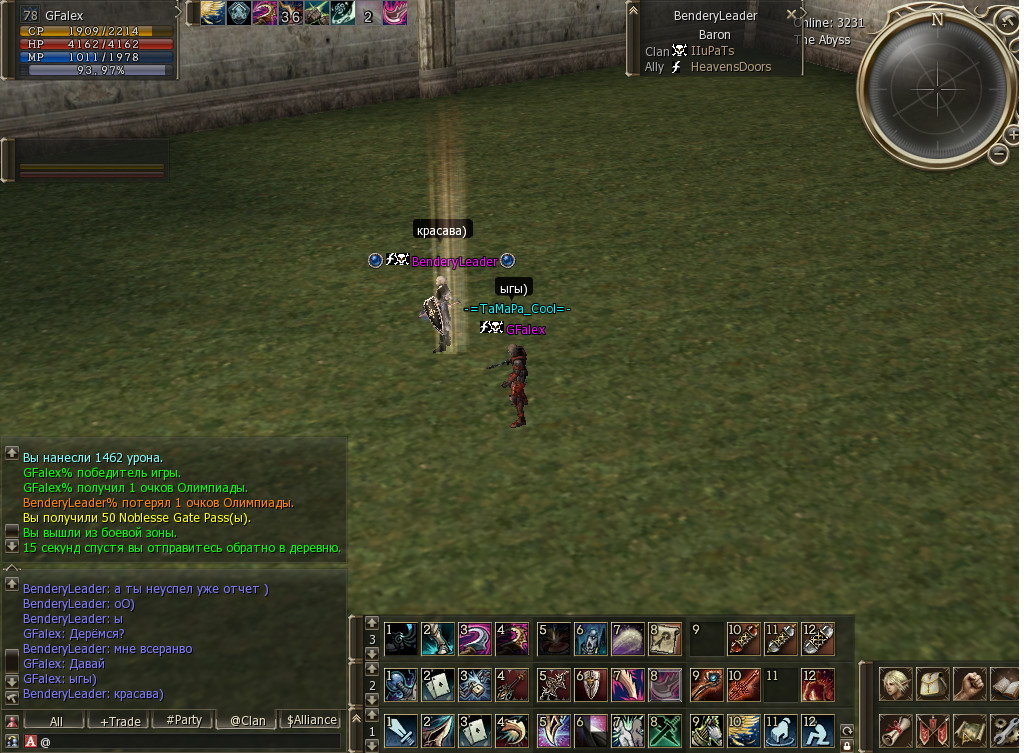Zoom out the radar with the minus button
The height and width of the screenshot is (753, 1028).
click(998, 153)
